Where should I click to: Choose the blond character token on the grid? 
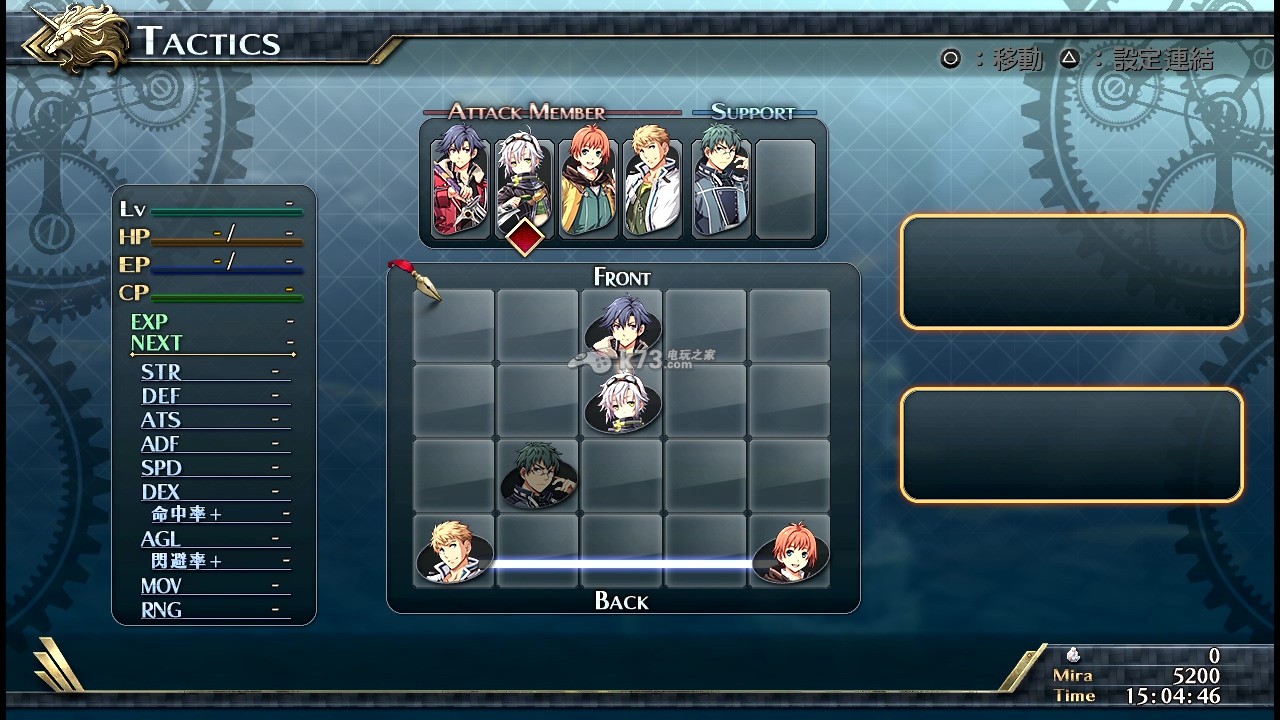point(454,552)
